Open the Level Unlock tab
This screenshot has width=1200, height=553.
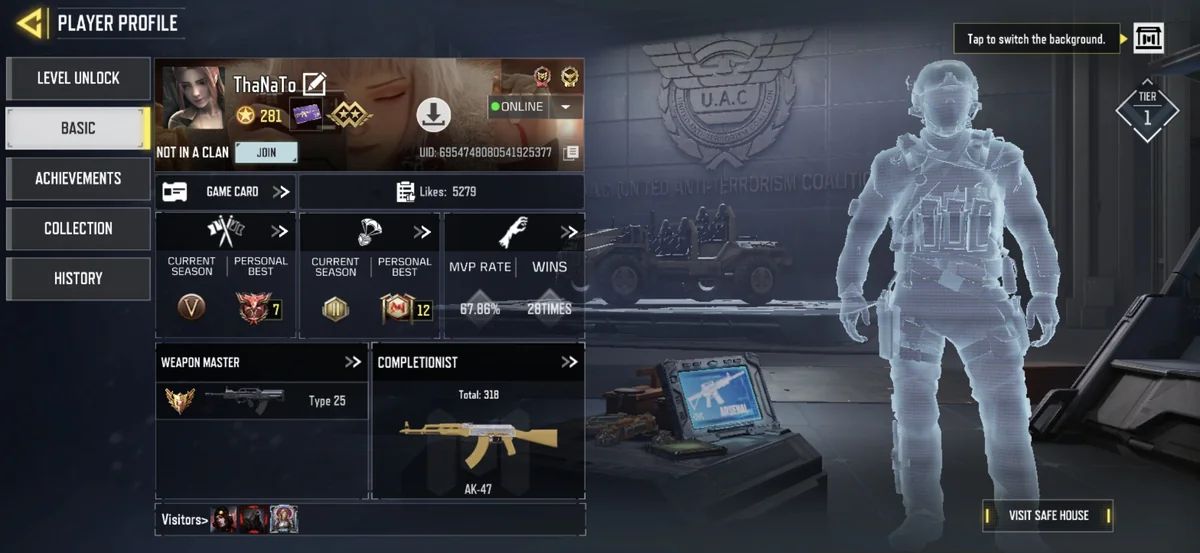coord(78,78)
